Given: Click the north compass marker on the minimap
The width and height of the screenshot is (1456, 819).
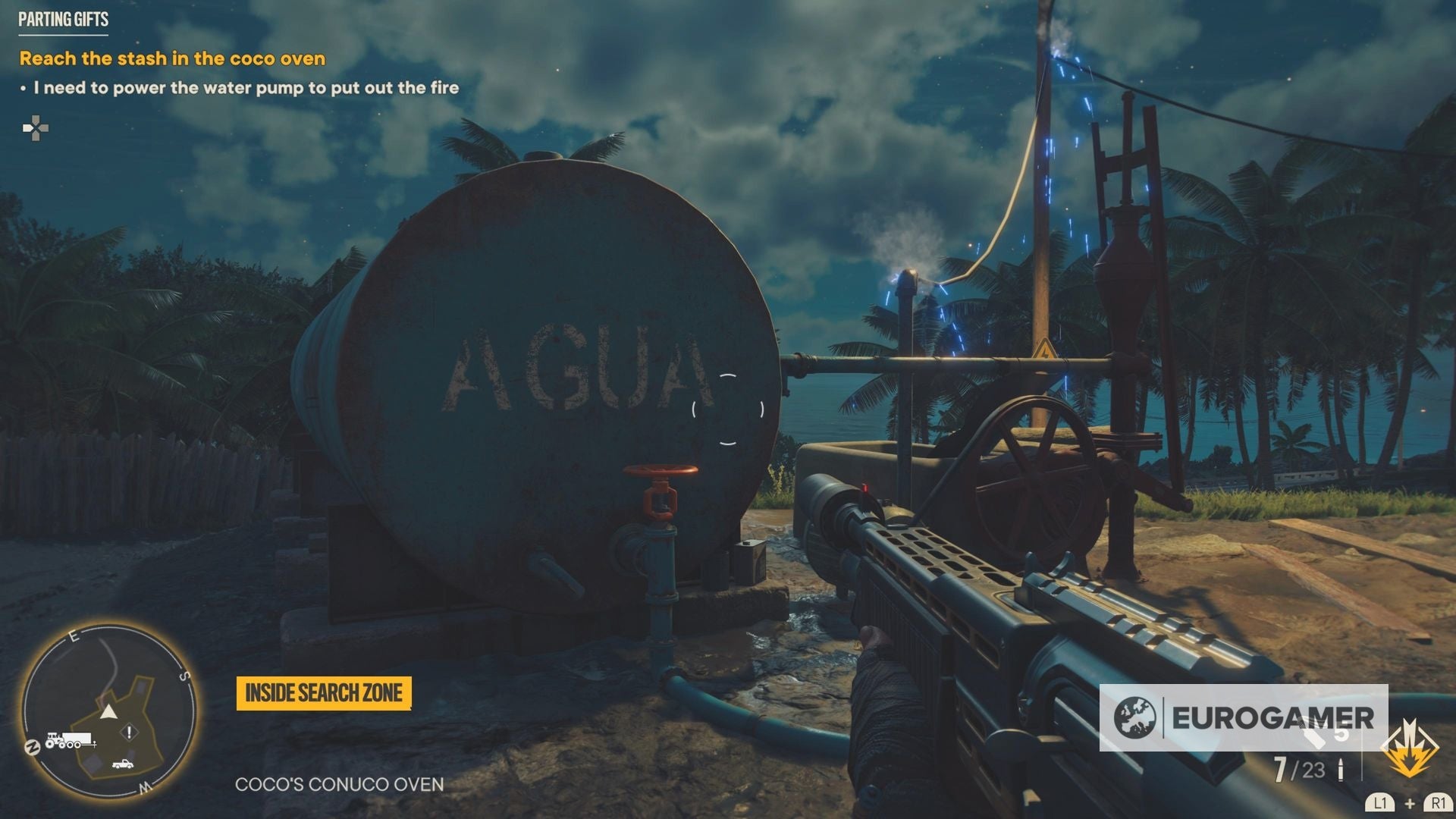Looking at the screenshot, I should [x=32, y=747].
